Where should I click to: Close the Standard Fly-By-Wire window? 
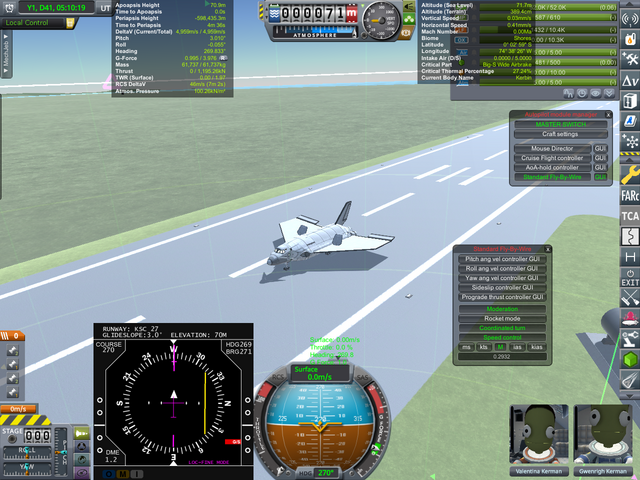[546, 248]
